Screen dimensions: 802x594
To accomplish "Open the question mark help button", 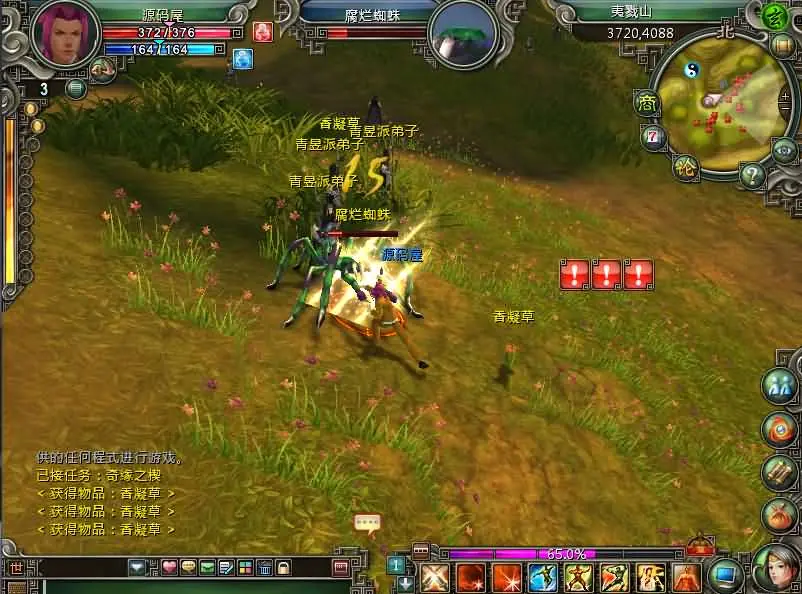I will (x=752, y=176).
